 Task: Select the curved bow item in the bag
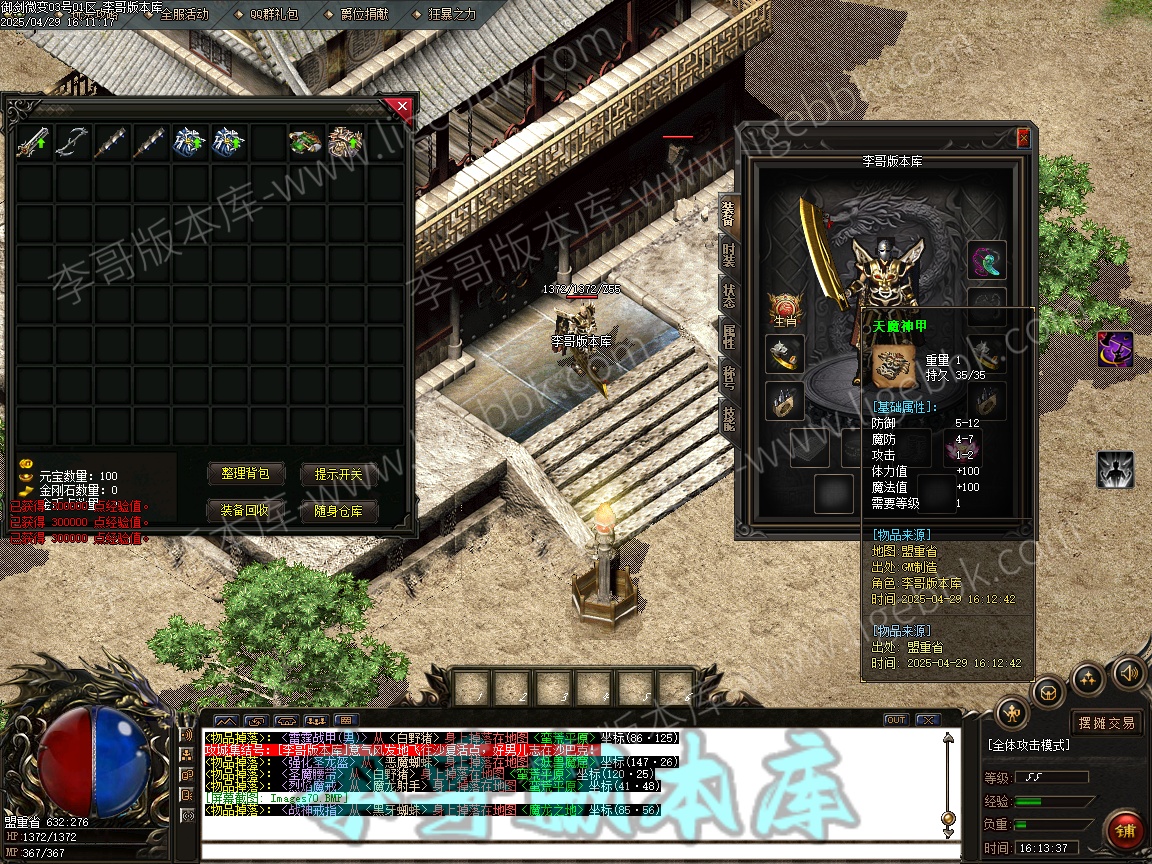click(72, 143)
